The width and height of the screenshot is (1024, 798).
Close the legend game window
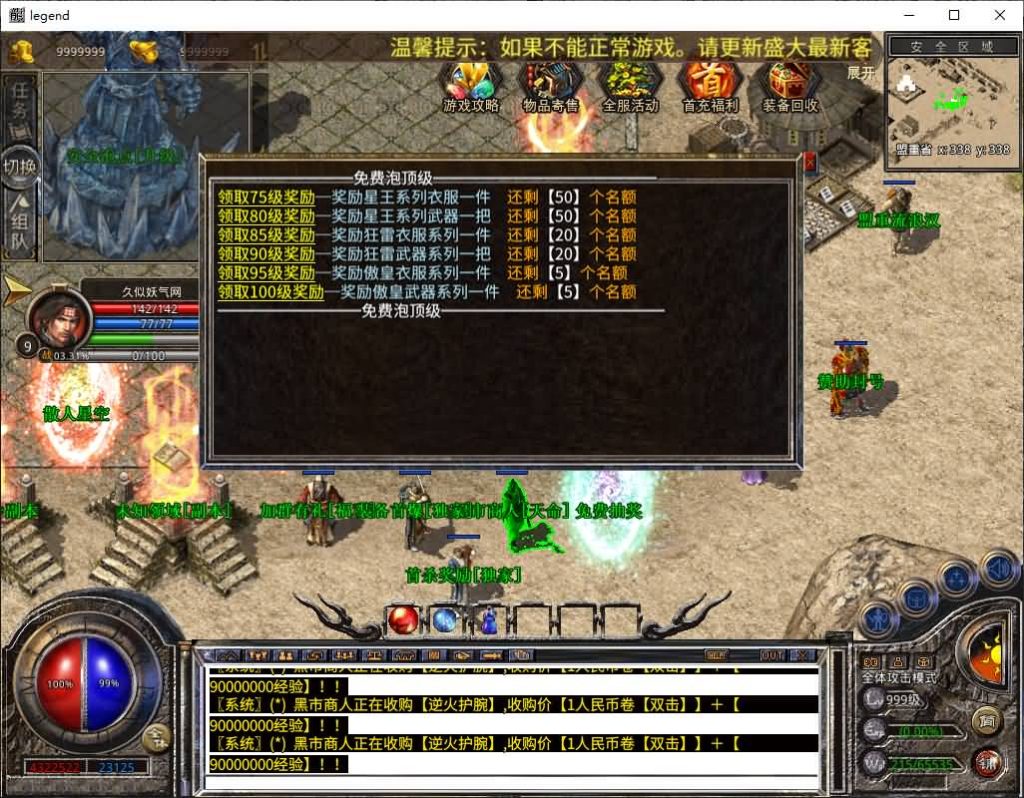[x=1000, y=15]
